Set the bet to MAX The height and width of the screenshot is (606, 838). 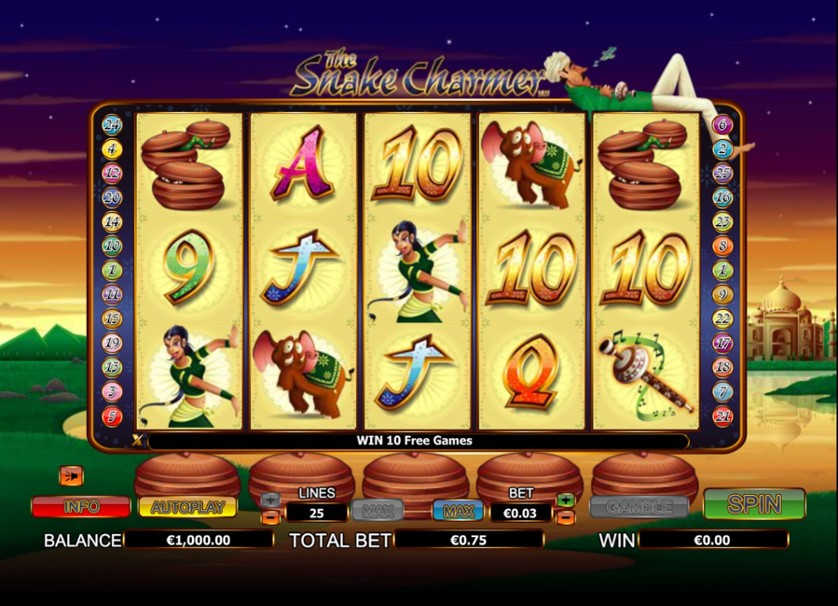click(458, 511)
